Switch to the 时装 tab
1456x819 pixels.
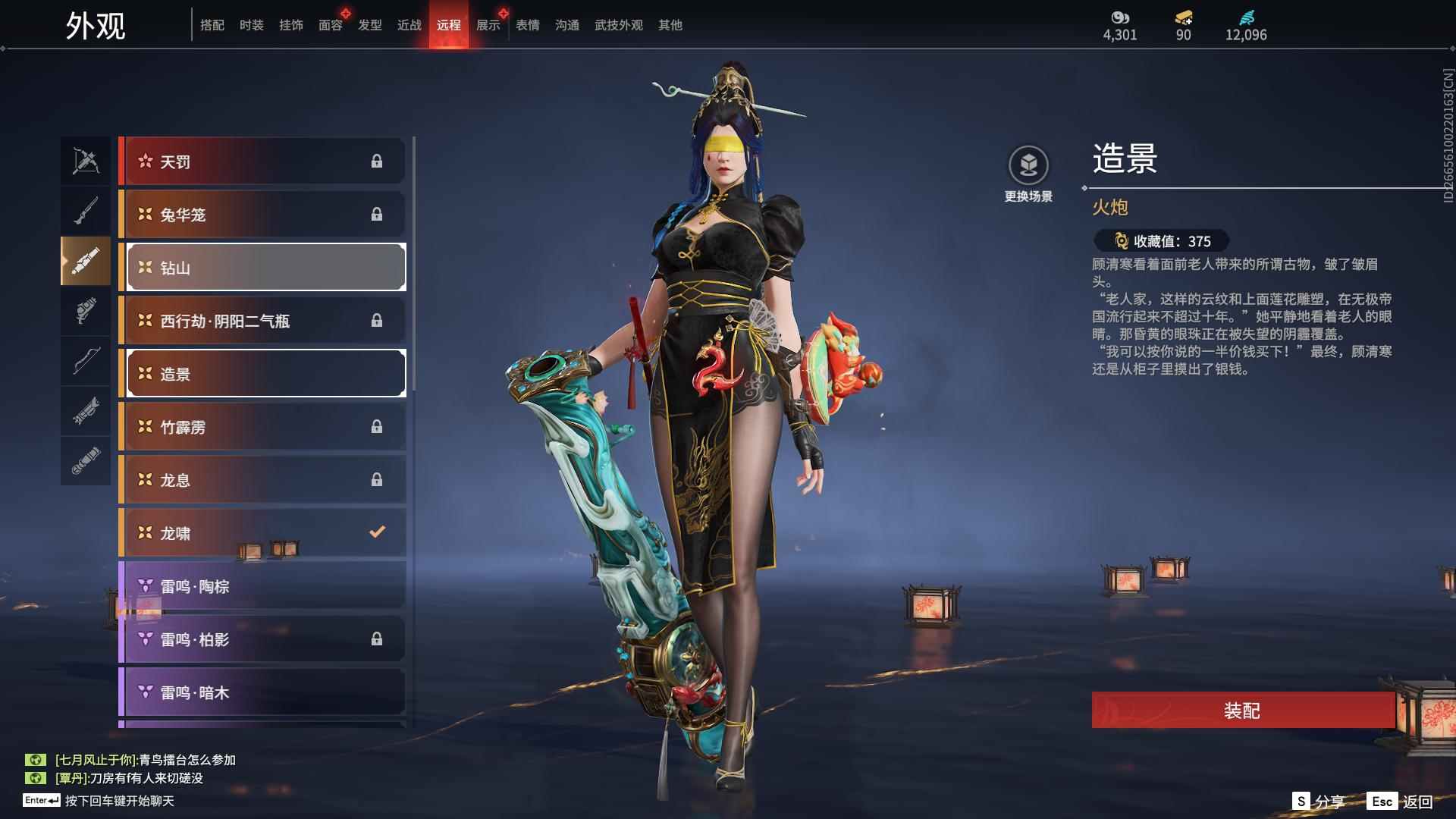click(253, 24)
